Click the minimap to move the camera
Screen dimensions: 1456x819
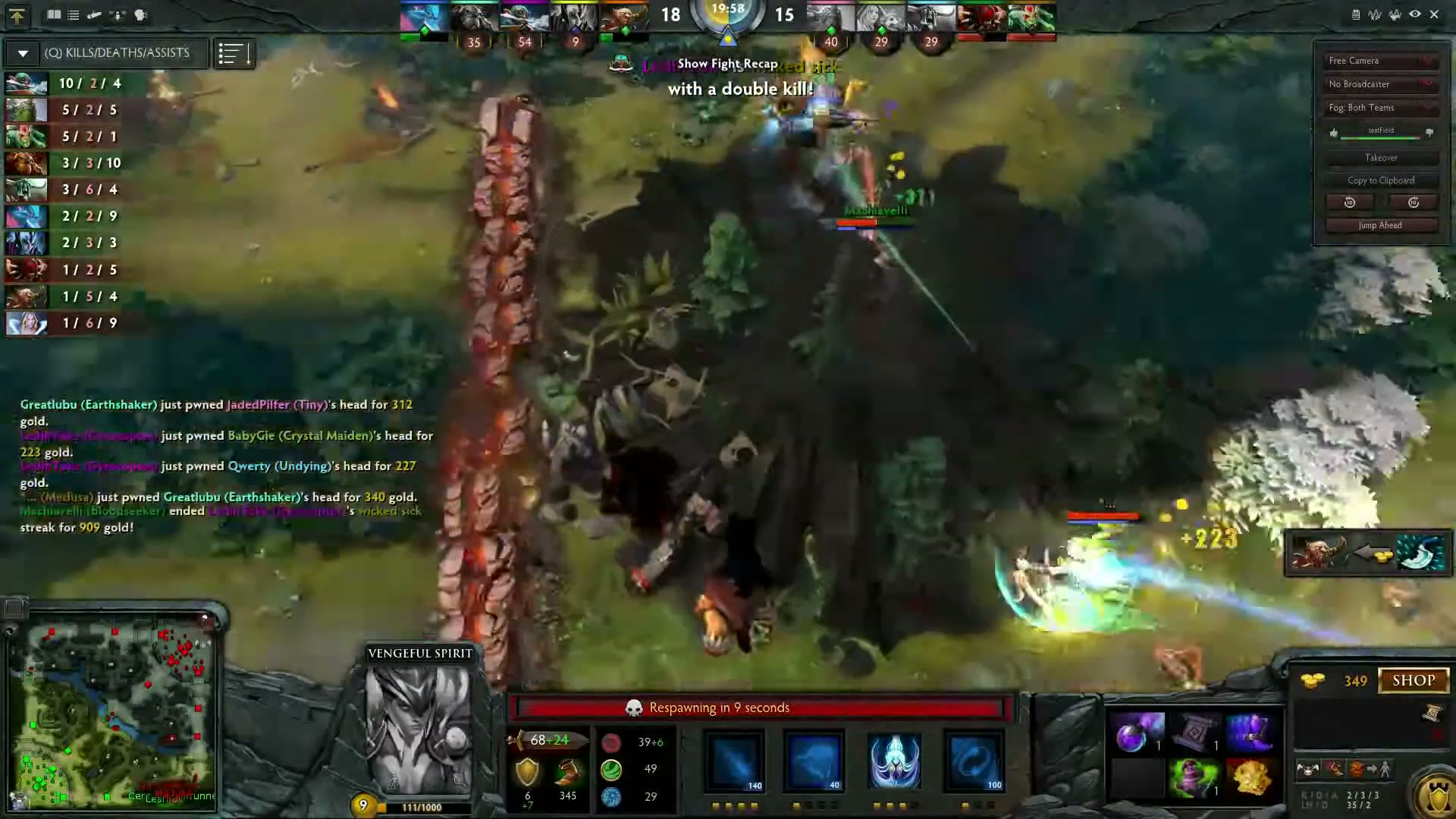pyautogui.click(x=114, y=705)
